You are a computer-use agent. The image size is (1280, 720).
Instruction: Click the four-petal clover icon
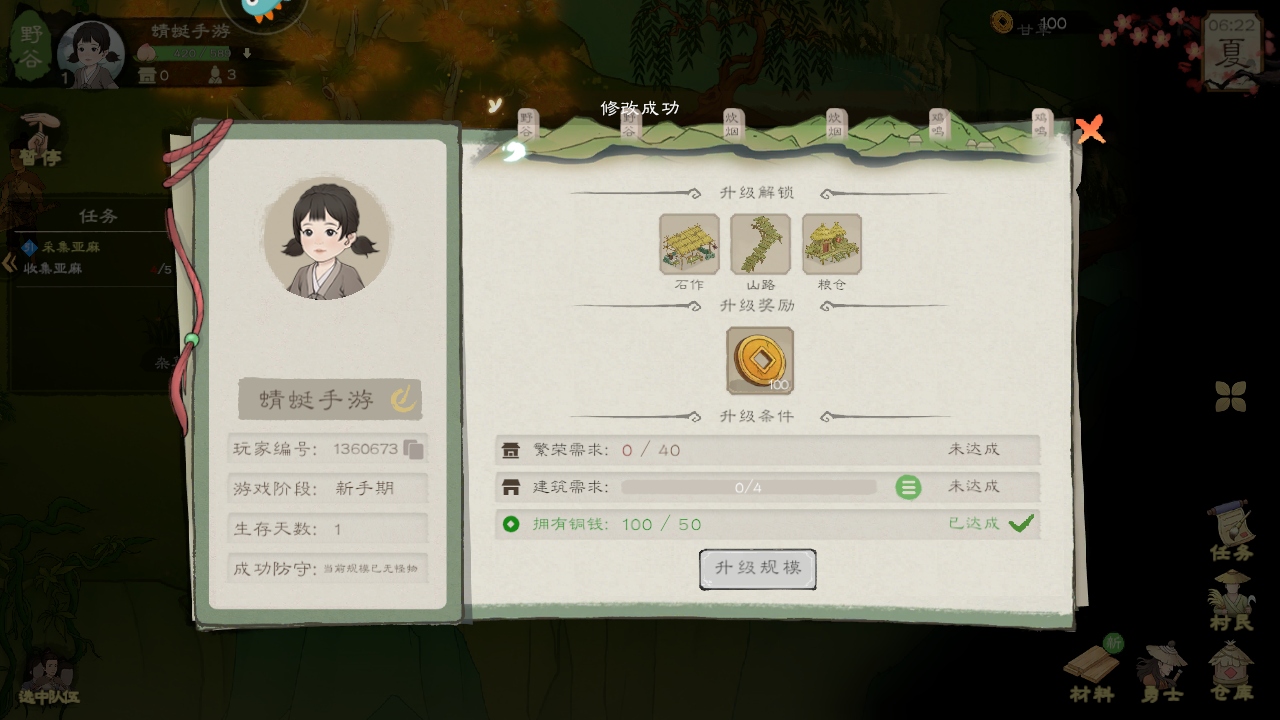[1231, 396]
